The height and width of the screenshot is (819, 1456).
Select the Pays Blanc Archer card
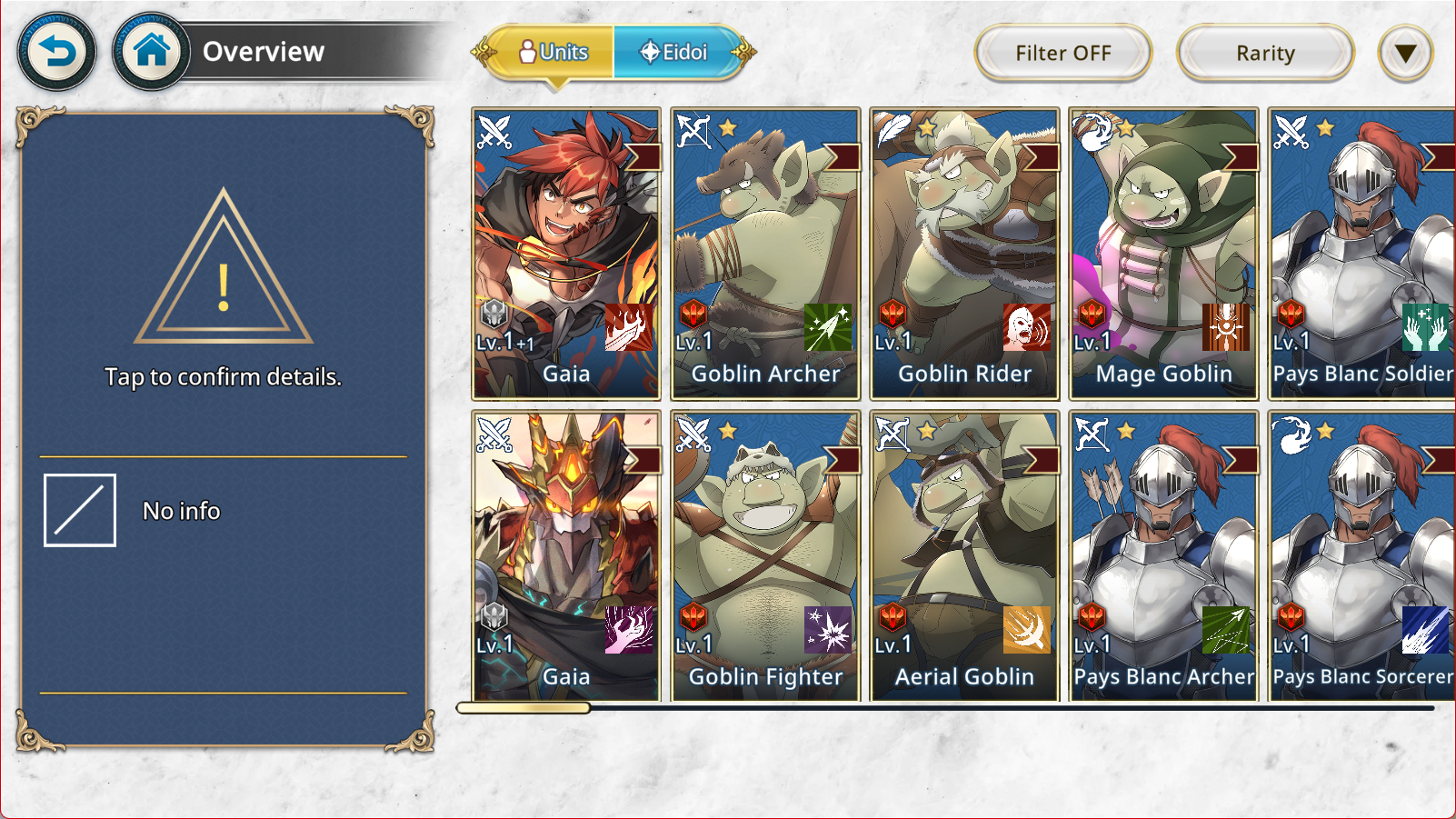click(1163, 556)
